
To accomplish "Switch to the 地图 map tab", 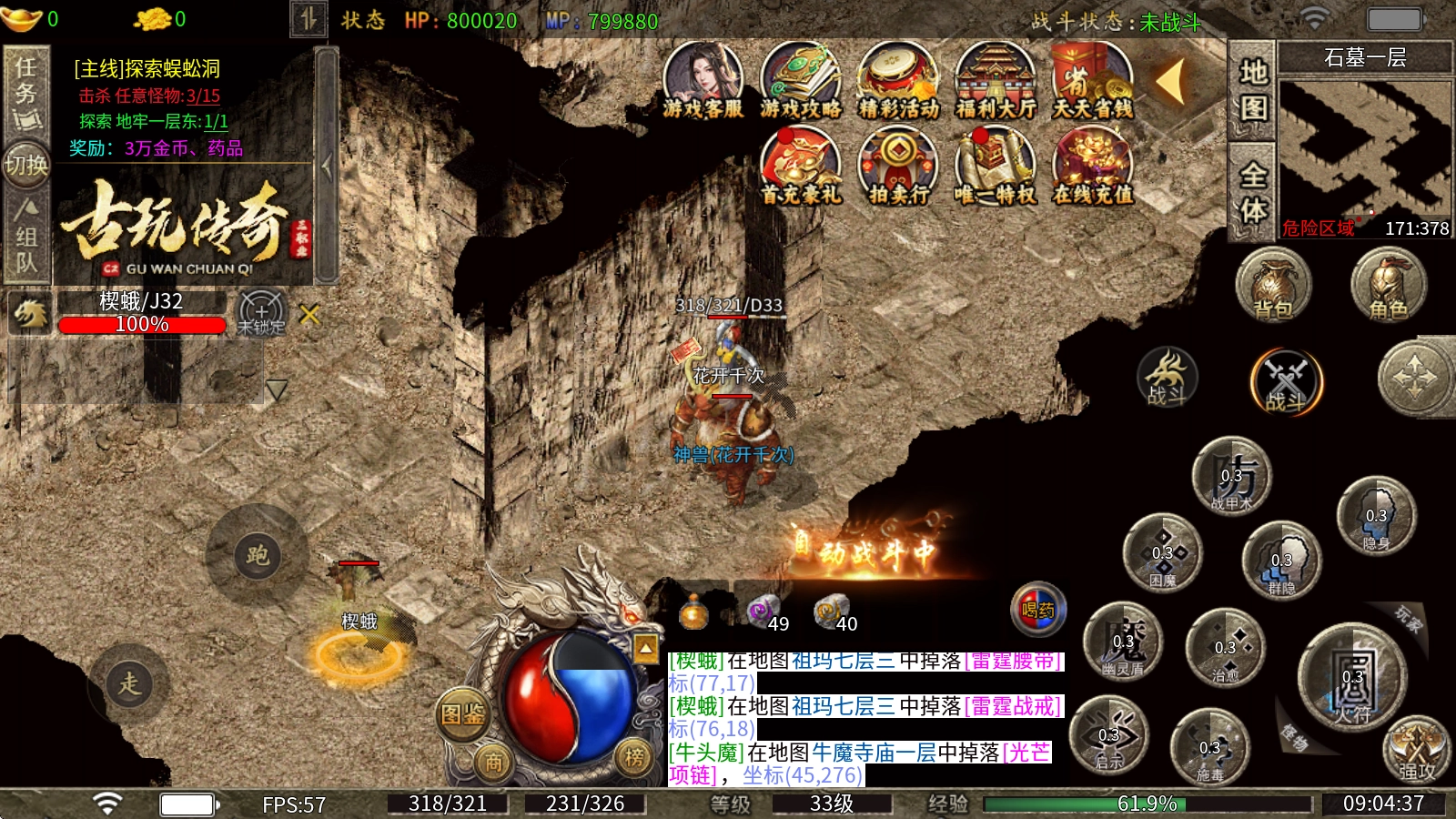I will point(1253,90).
